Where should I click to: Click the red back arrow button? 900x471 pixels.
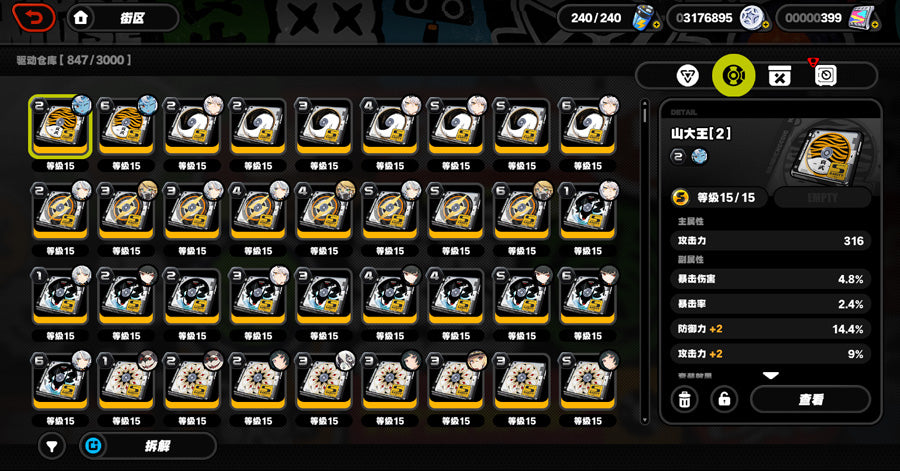point(36,18)
